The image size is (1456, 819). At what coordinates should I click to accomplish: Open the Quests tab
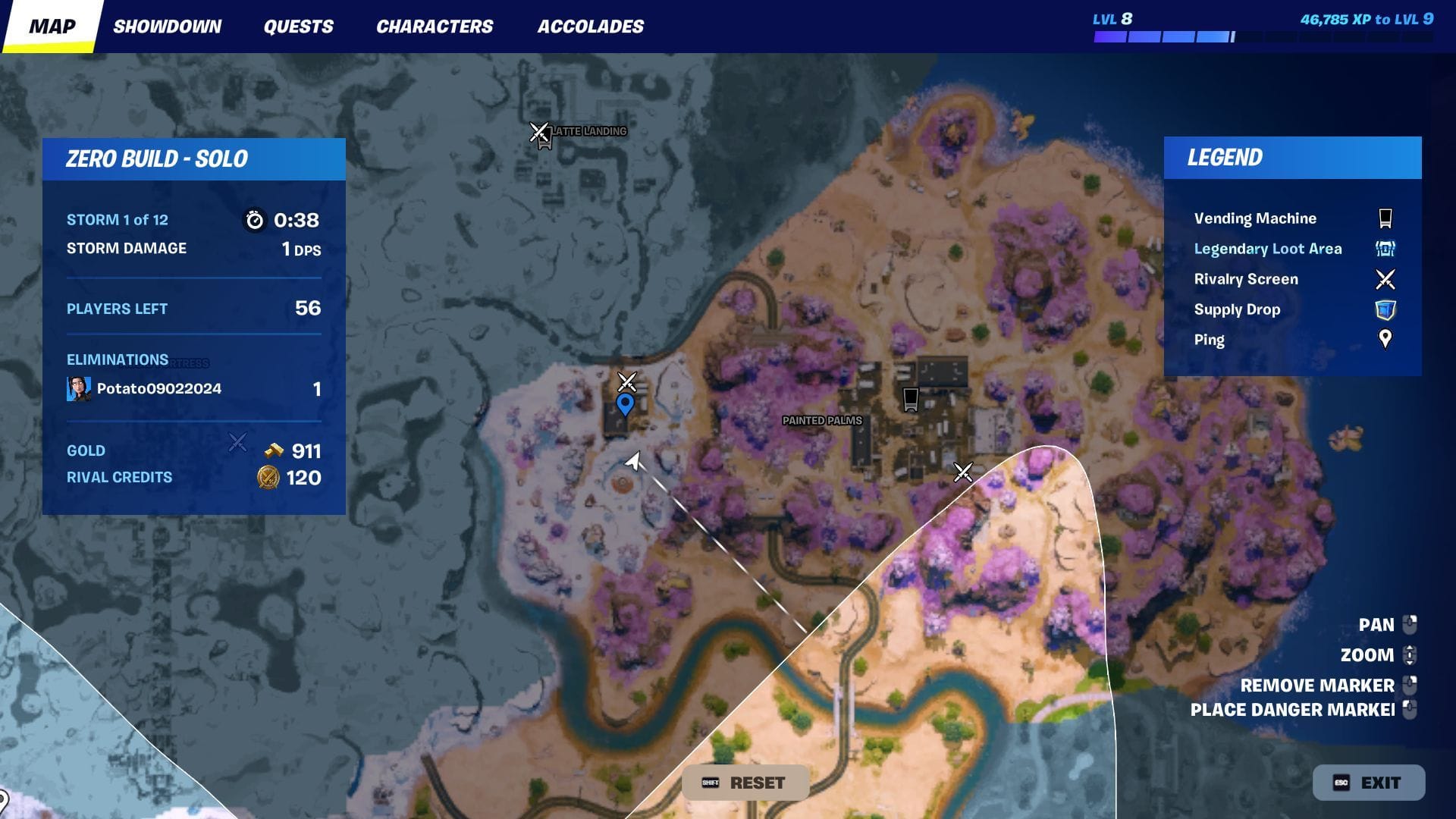pyautogui.click(x=298, y=27)
